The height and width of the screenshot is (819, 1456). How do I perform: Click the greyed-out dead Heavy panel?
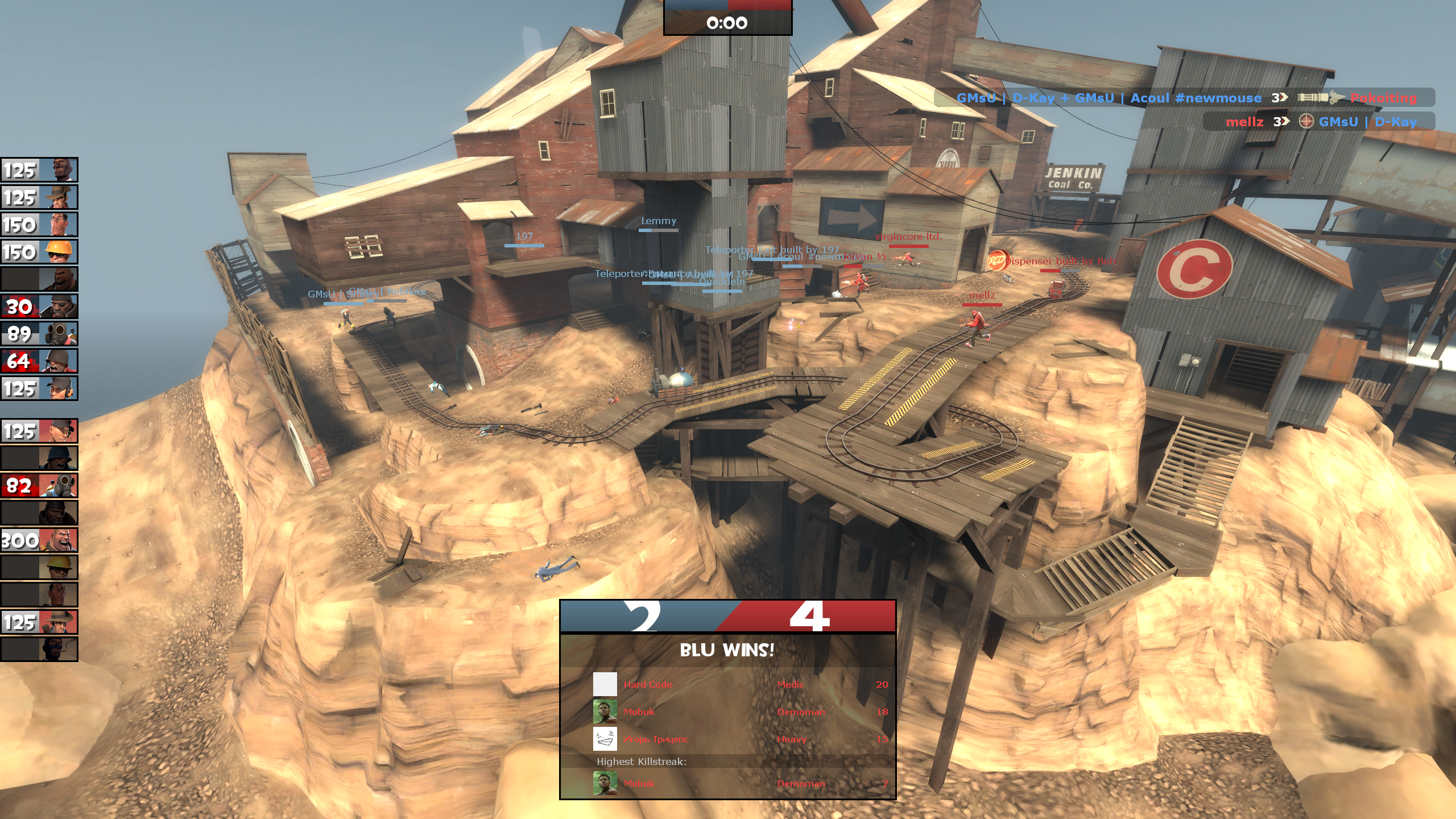(39, 279)
